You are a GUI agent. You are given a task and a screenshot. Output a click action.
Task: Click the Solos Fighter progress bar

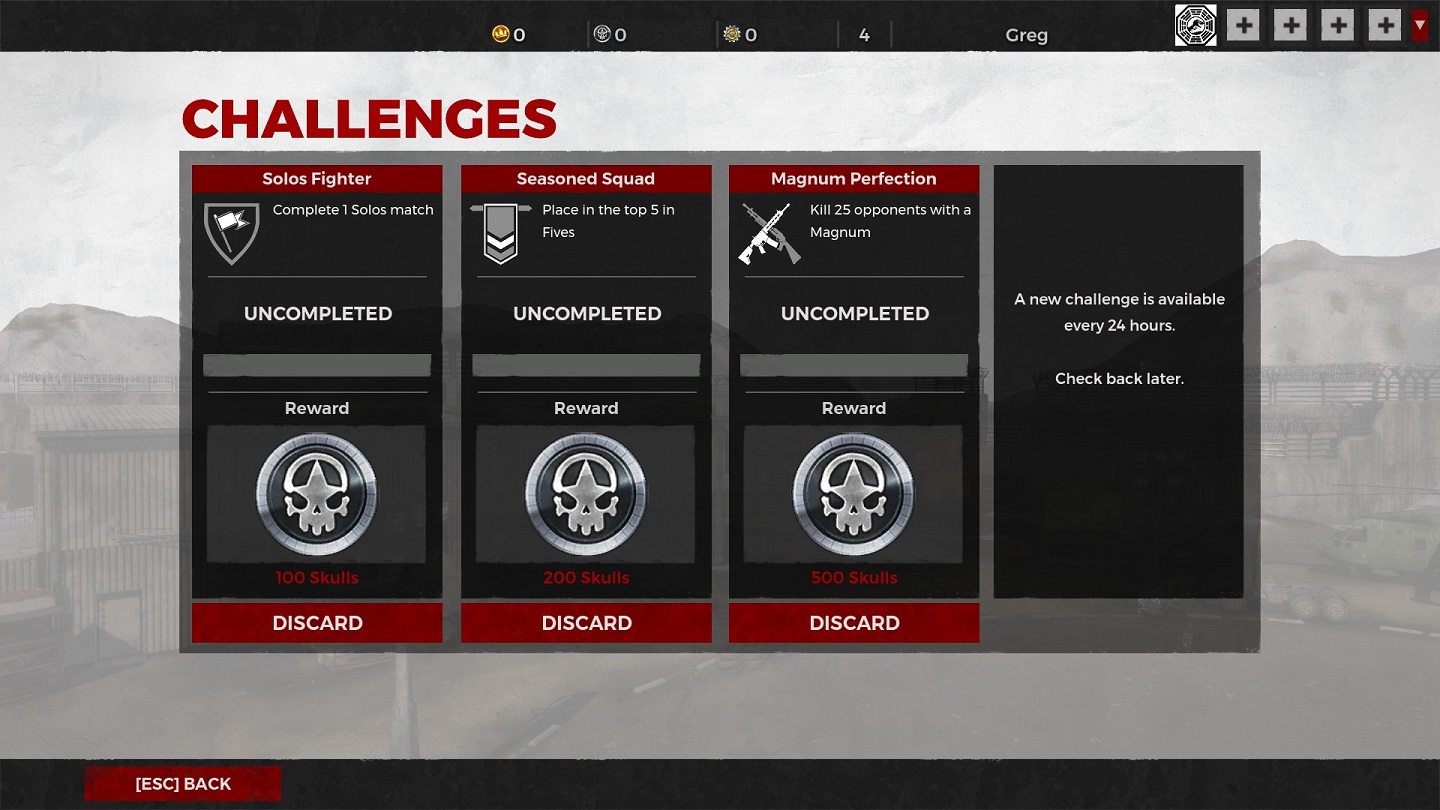(x=316, y=364)
